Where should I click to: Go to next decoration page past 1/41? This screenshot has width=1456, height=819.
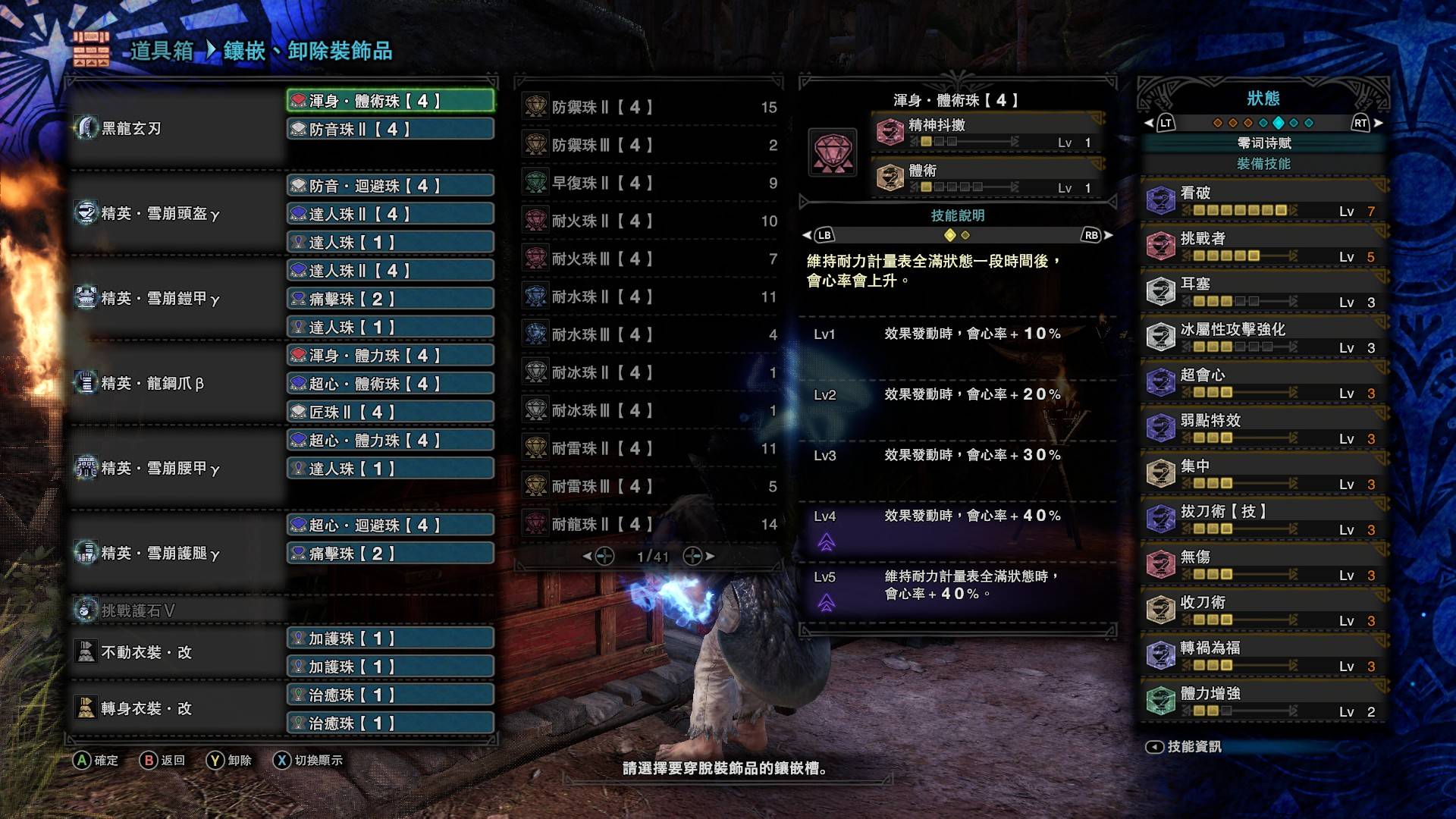(694, 555)
